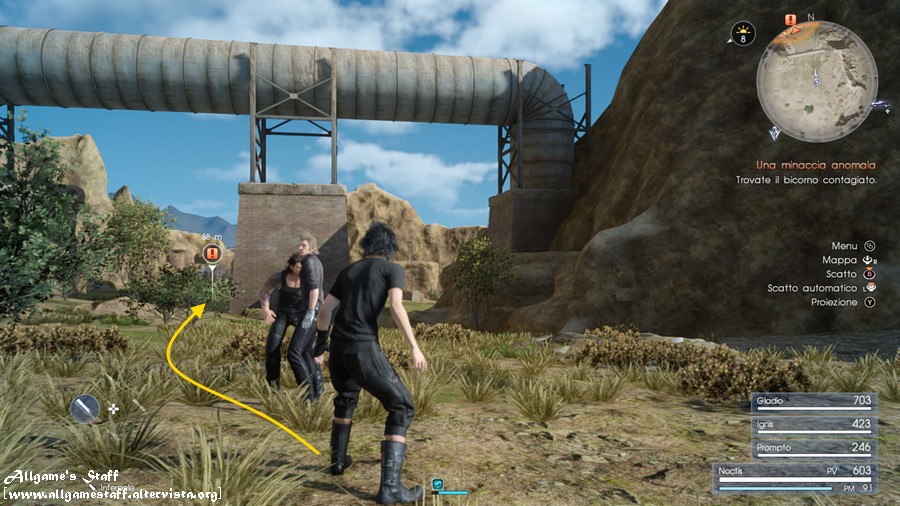The height and width of the screenshot is (506, 900).
Task: Select the quest marker on the minimap's rim
Action: (x=790, y=20)
